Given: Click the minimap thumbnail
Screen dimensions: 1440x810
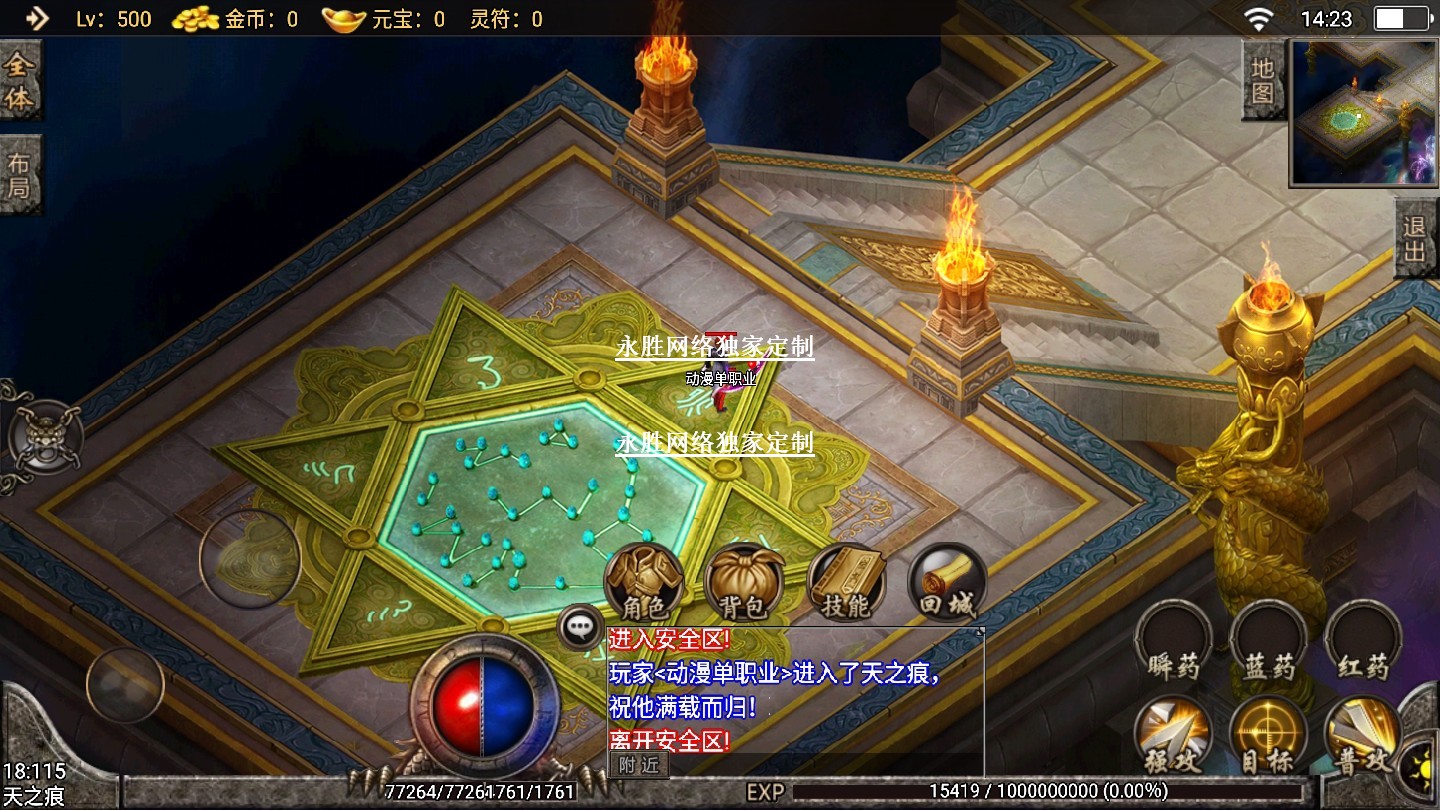Looking at the screenshot, I should click(x=1363, y=112).
